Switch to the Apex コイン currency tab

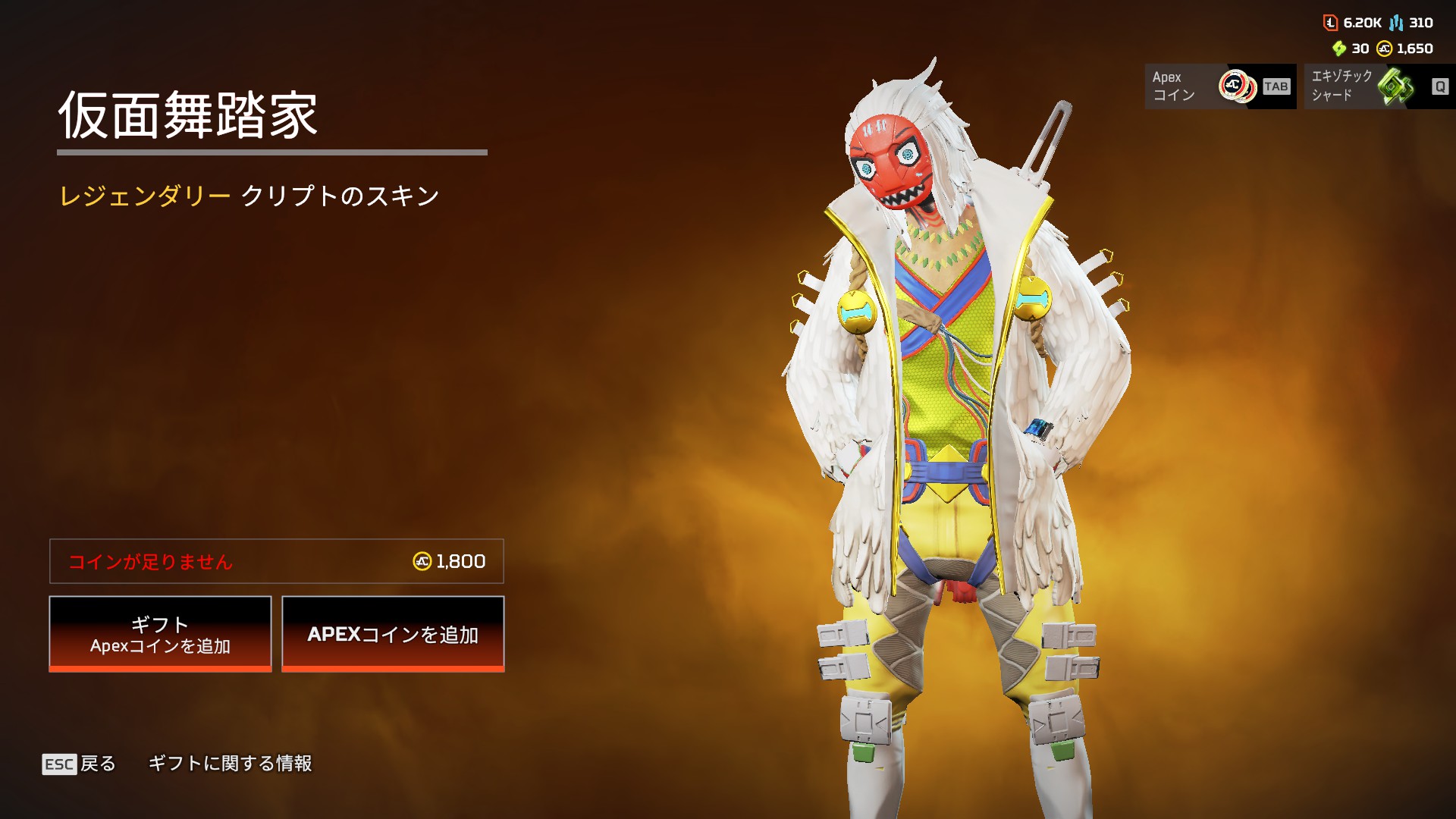click(1219, 86)
